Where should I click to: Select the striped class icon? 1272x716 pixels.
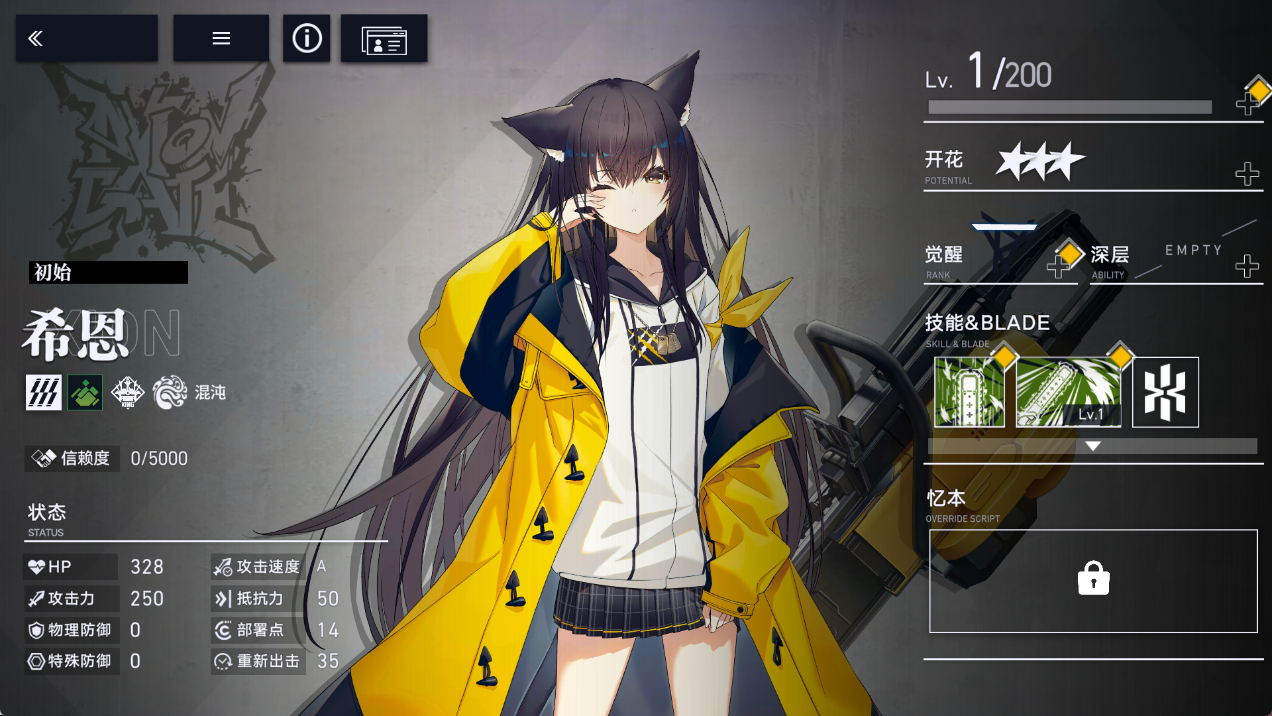pyautogui.click(x=44, y=392)
